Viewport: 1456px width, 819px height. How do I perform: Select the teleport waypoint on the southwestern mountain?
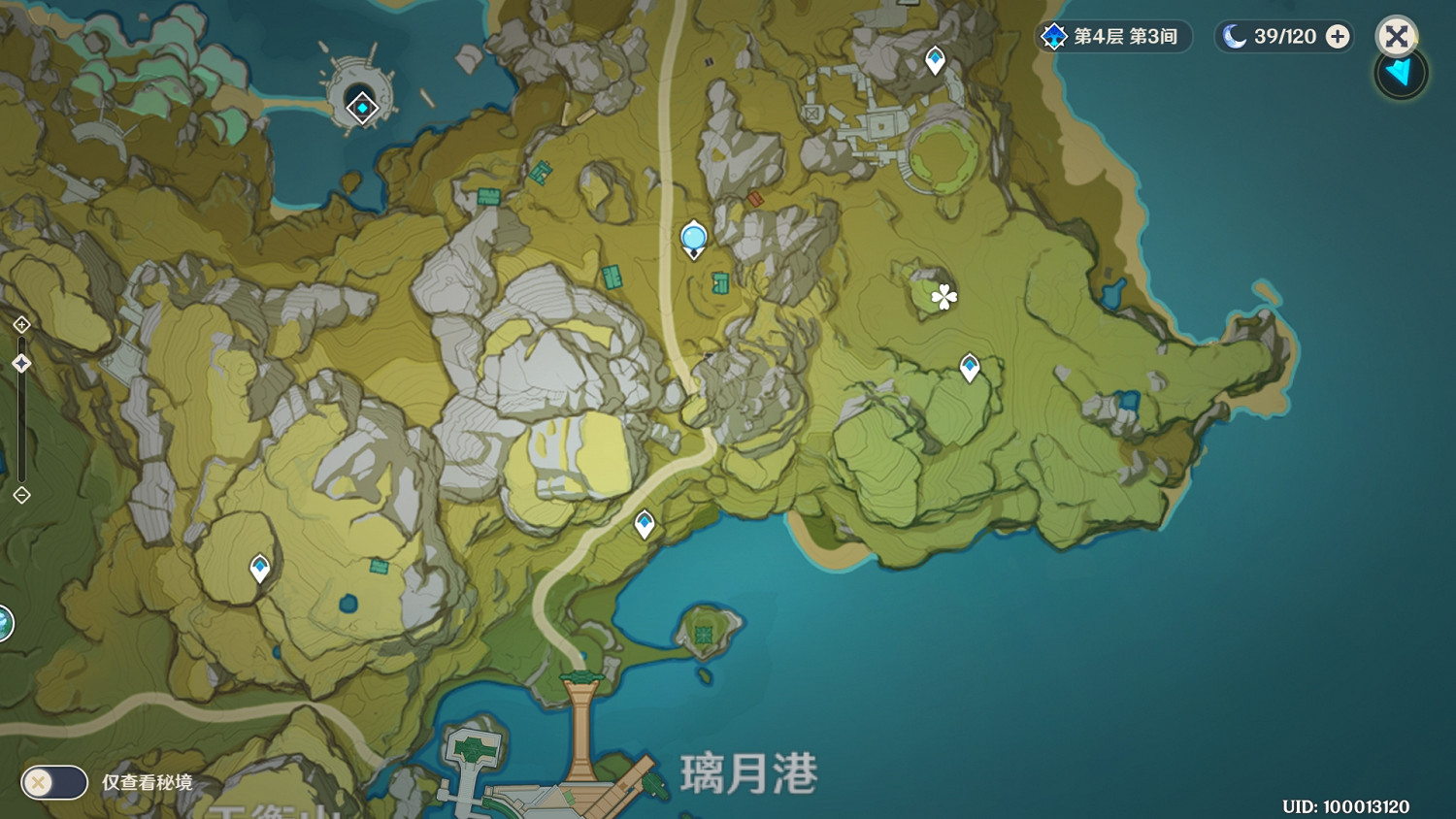260,566
